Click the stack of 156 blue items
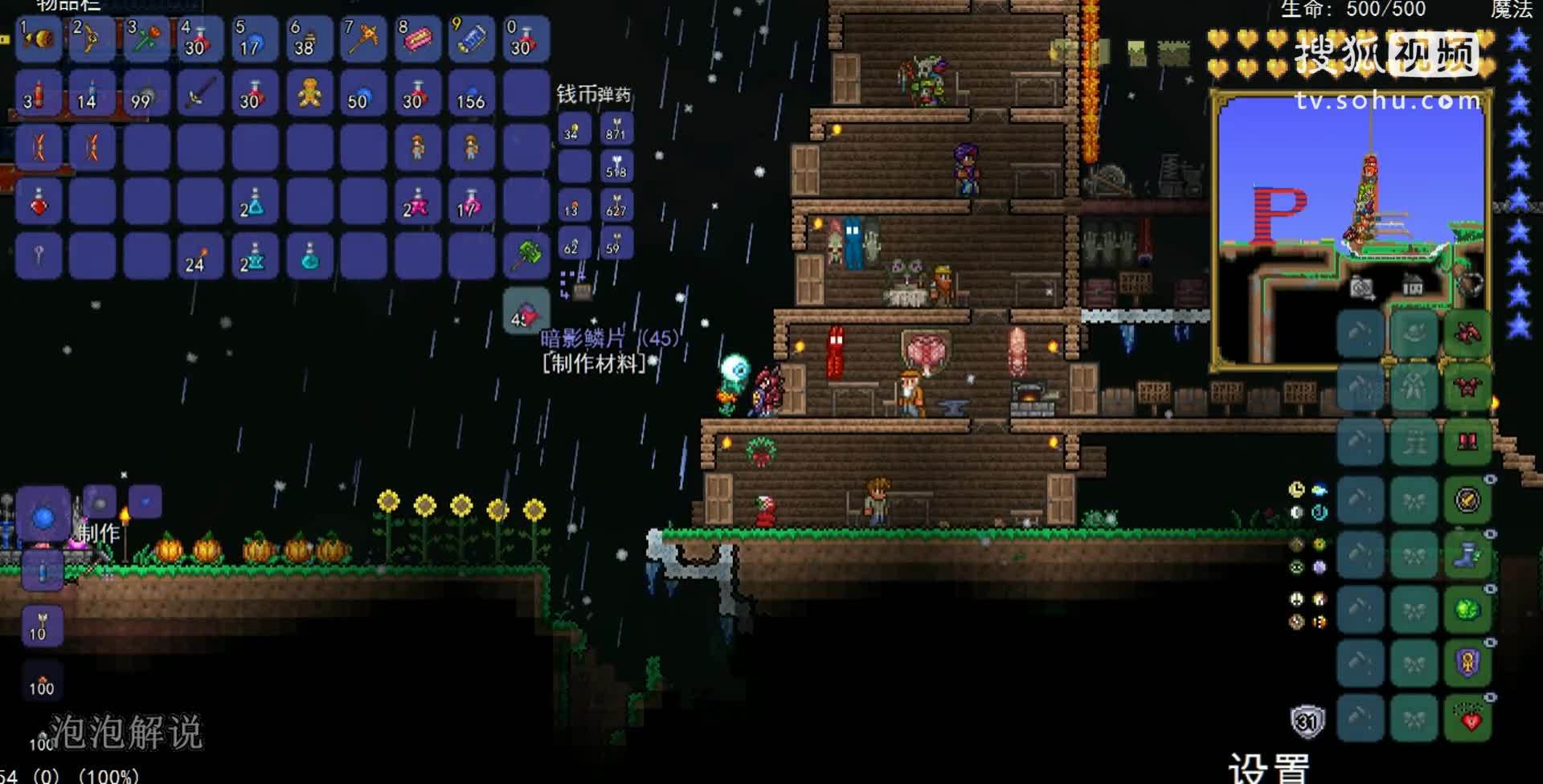 471,94
